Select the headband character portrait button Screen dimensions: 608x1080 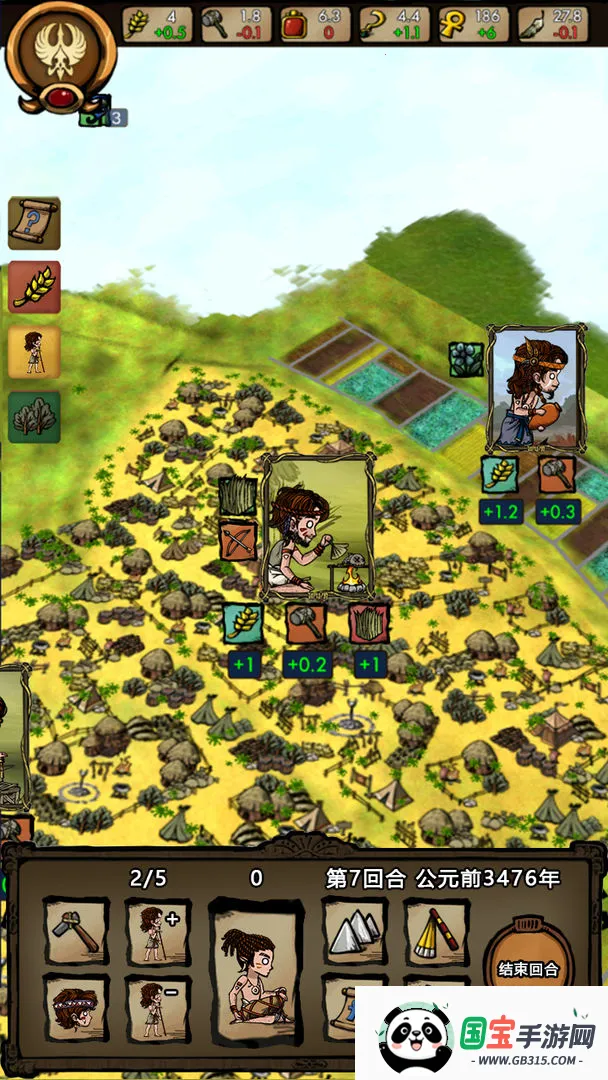pyautogui.click(x=76, y=1007)
